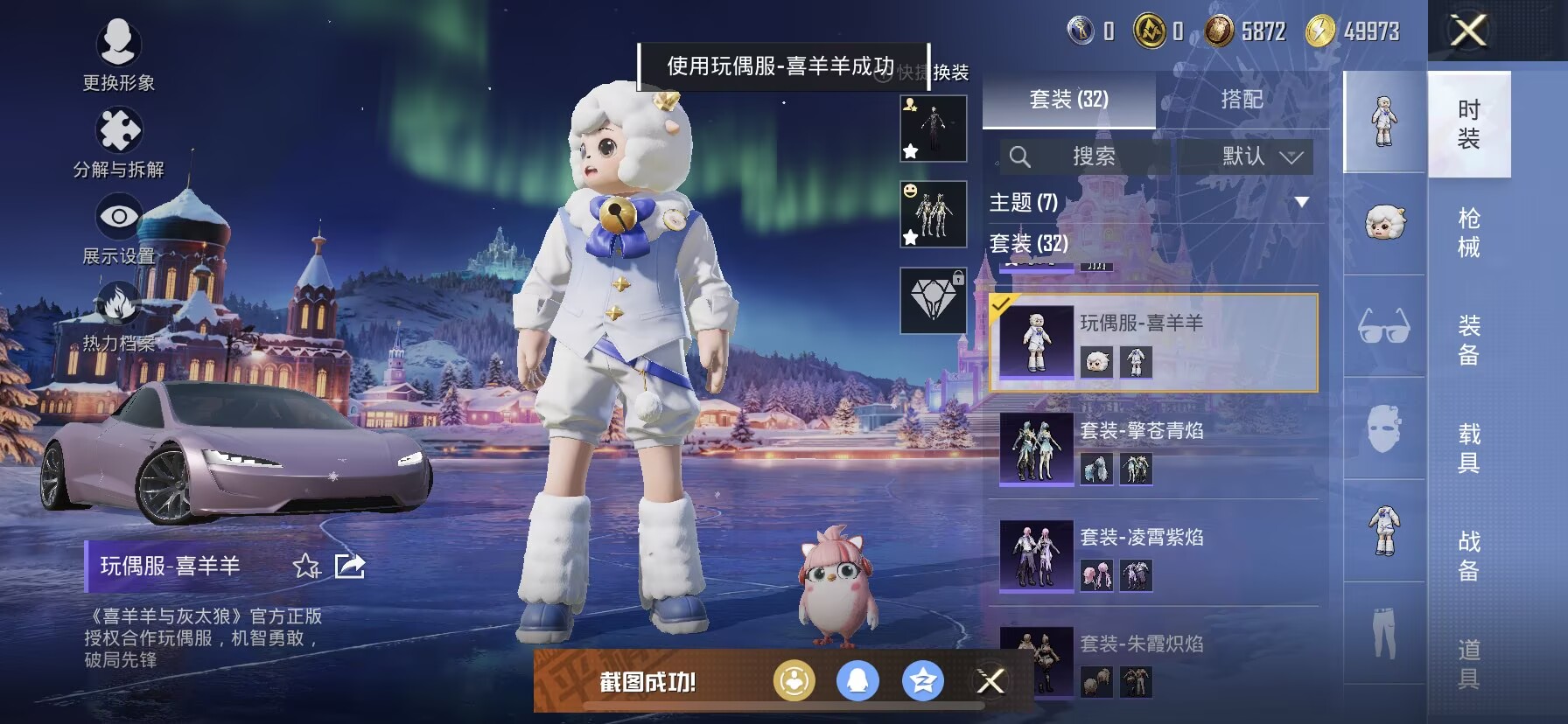Open the 默认 sort dropdown
The image size is (1568, 724).
1261,157
